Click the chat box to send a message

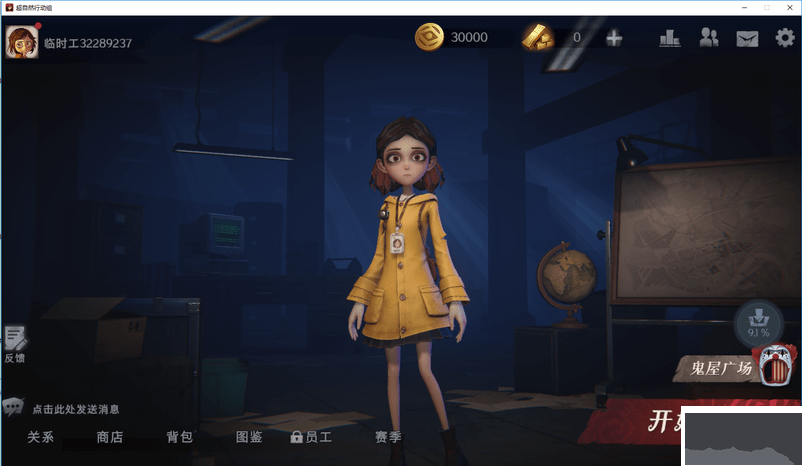click(x=75, y=409)
